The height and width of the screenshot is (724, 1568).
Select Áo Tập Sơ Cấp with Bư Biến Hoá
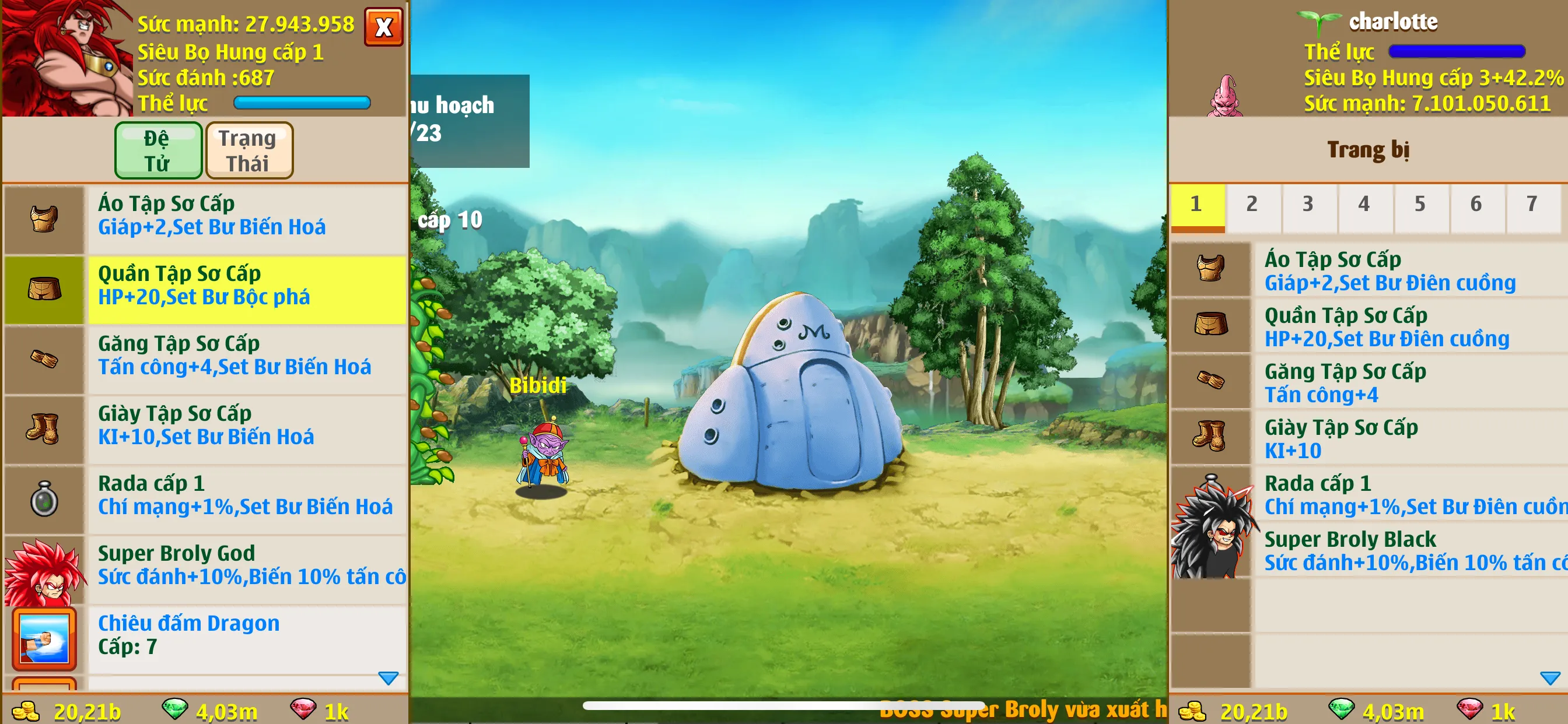247,216
